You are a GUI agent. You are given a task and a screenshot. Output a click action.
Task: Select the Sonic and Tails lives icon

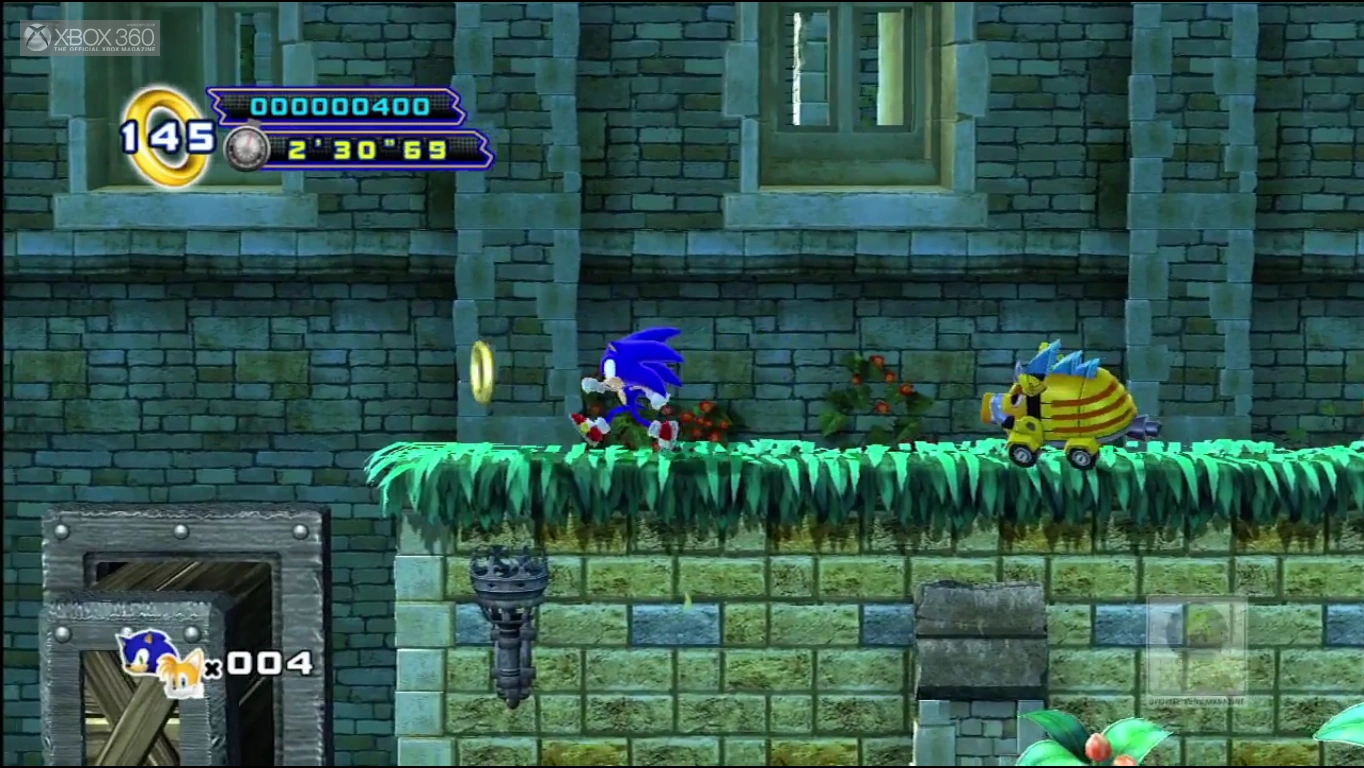[160, 662]
